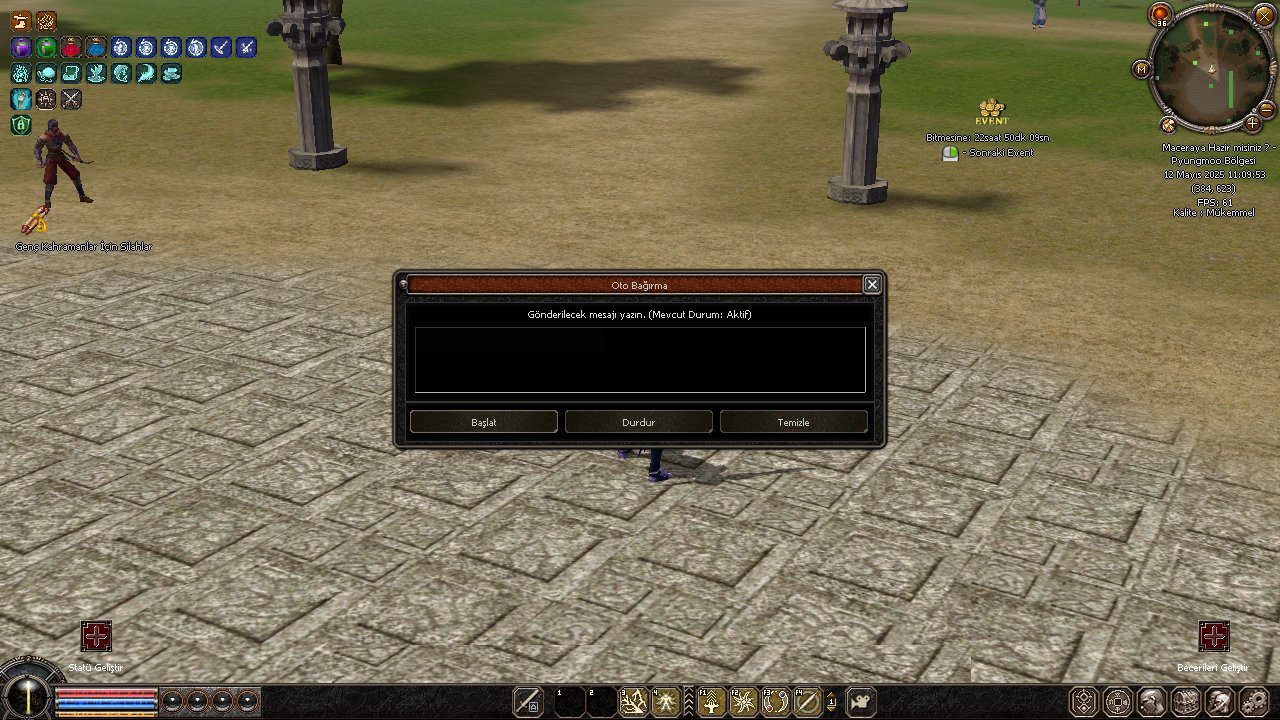
Task: Select the purple potion buff icon
Action: pos(21,47)
